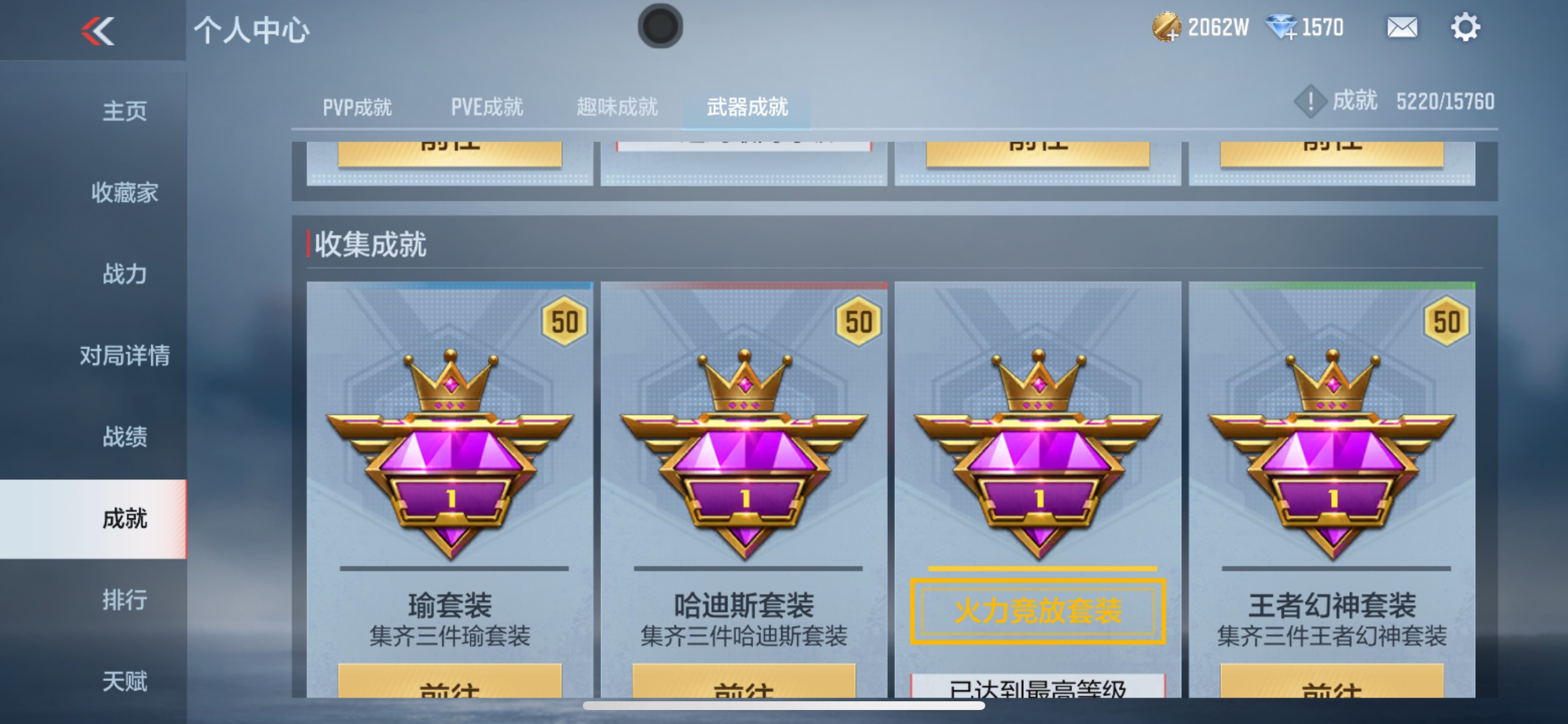Select 天赋 in the left sidebar
This screenshot has height=724, width=1568.
click(124, 681)
